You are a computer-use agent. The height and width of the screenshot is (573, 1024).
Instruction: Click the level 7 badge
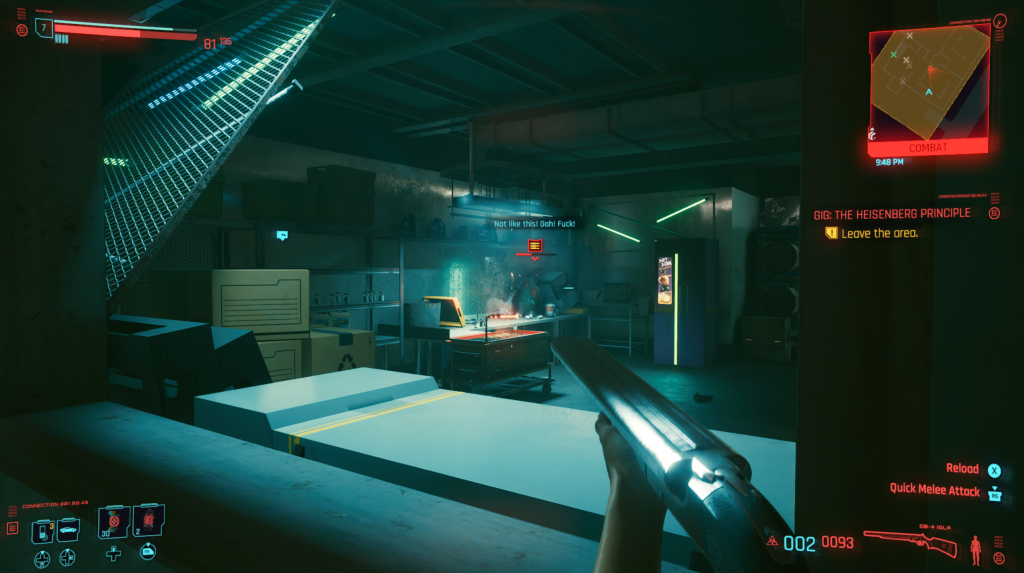pos(43,27)
